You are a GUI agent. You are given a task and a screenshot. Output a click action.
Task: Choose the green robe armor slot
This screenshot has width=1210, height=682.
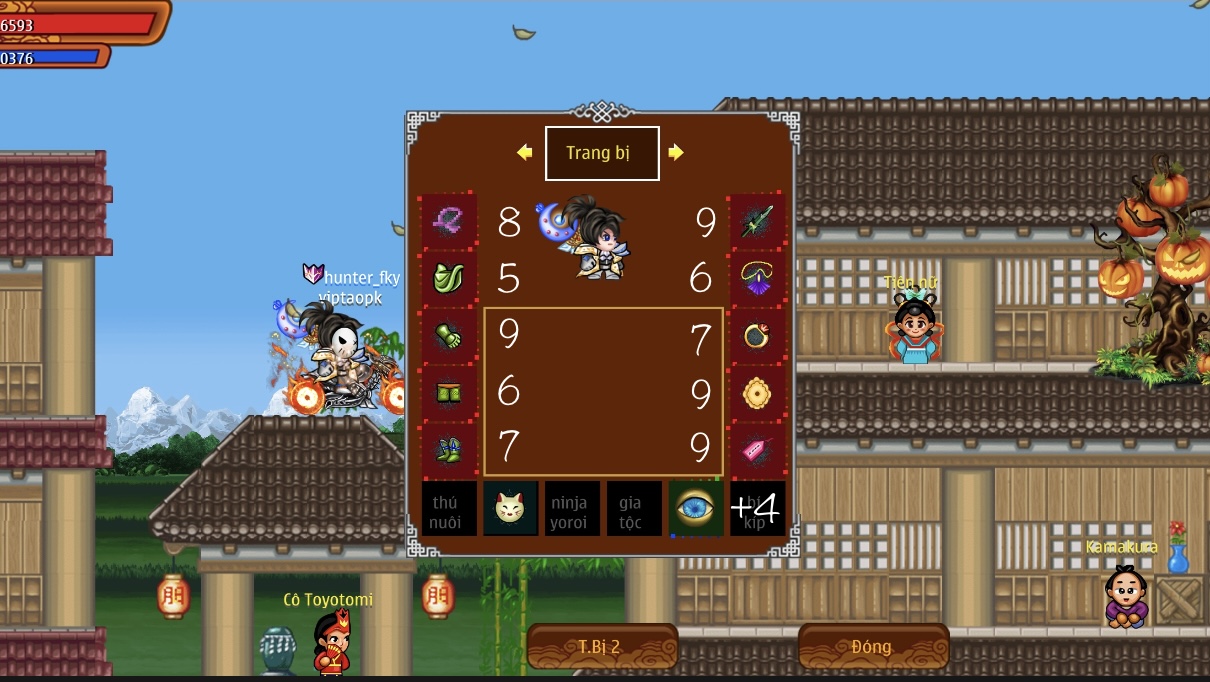[448, 279]
